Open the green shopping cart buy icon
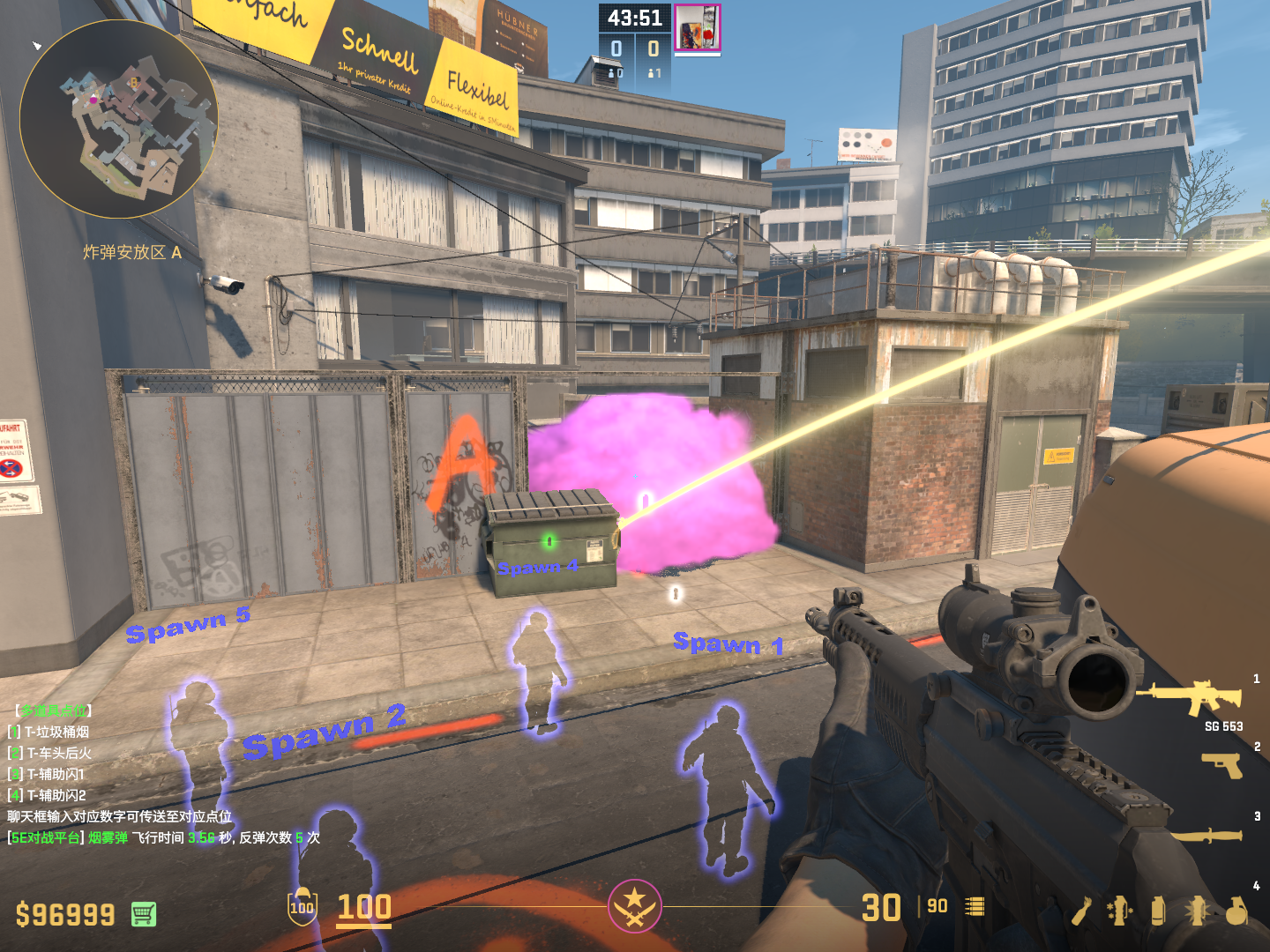 click(x=144, y=914)
